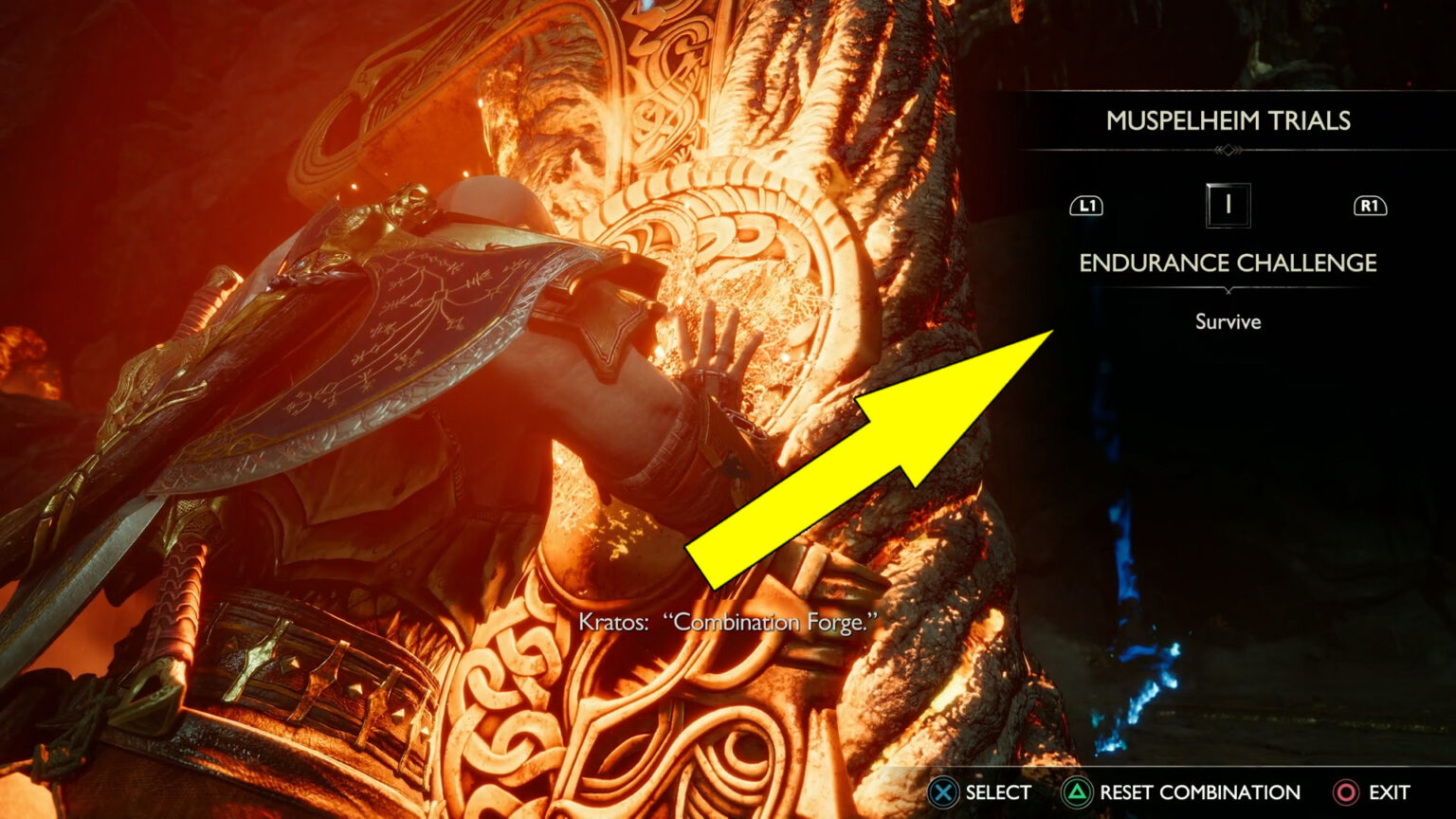
Task: Switch to the Muspelheim Trials header tab
Action: (x=1229, y=121)
